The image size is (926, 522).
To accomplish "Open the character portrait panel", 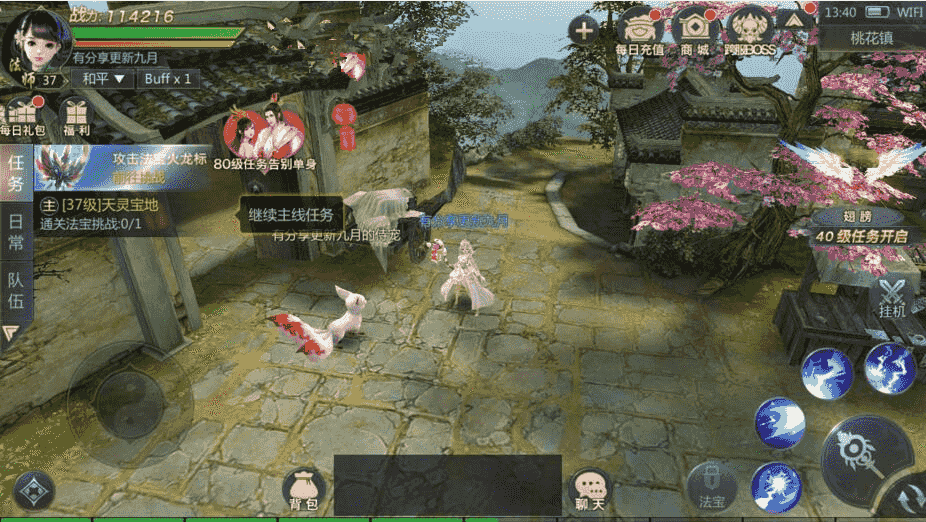I will (x=34, y=38).
